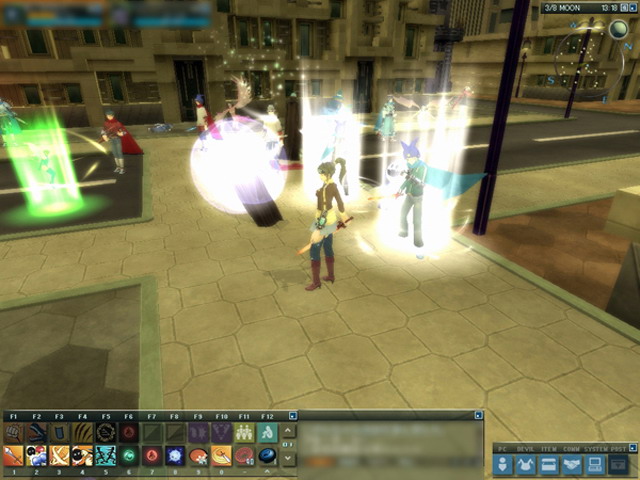Open the SYSTEM computer menu
The height and width of the screenshot is (480, 640).
click(x=595, y=464)
